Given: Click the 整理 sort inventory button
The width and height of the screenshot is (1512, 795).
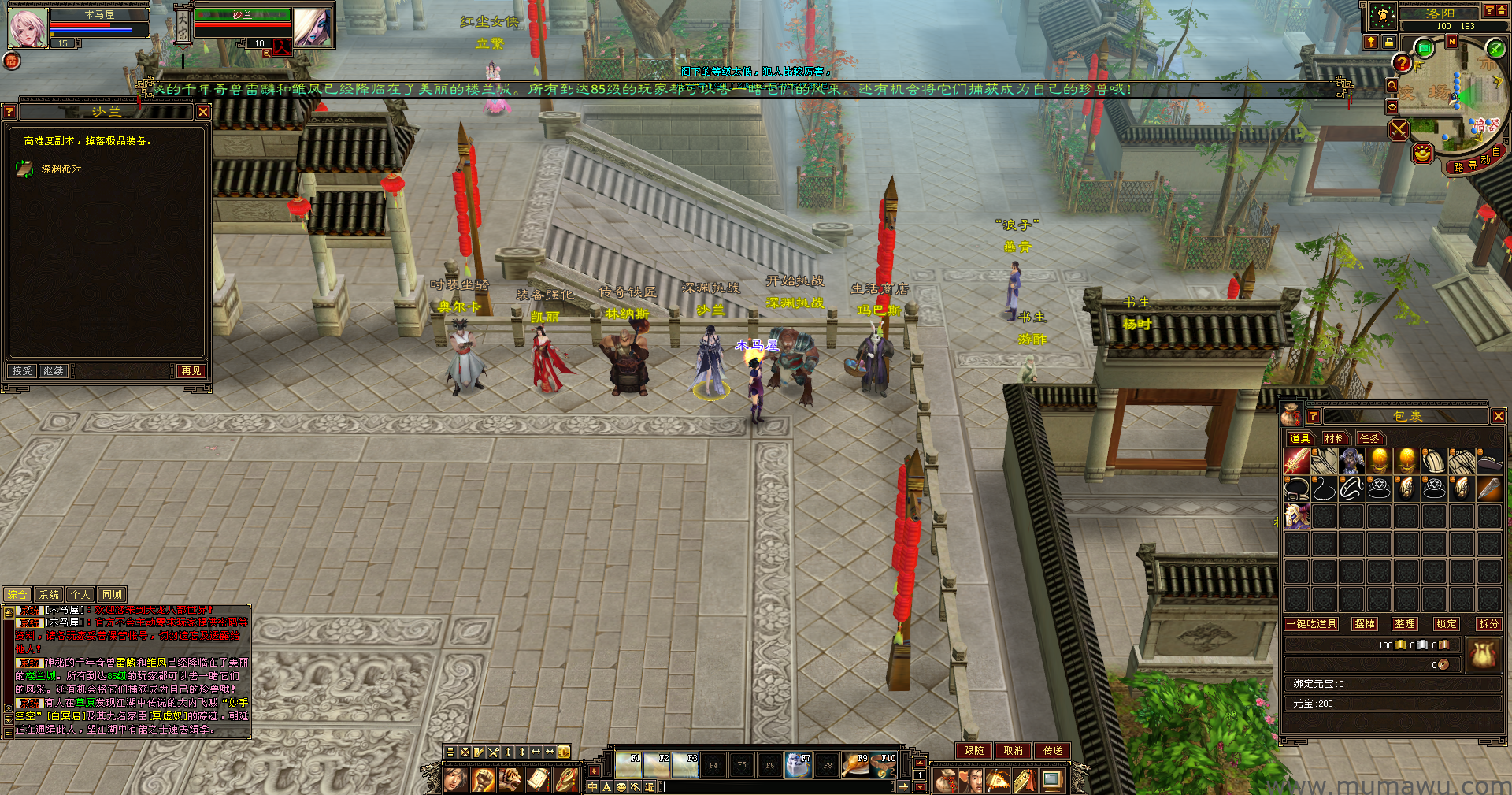Looking at the screenshot, I should pyautogui.click(x=1405, y=623).
